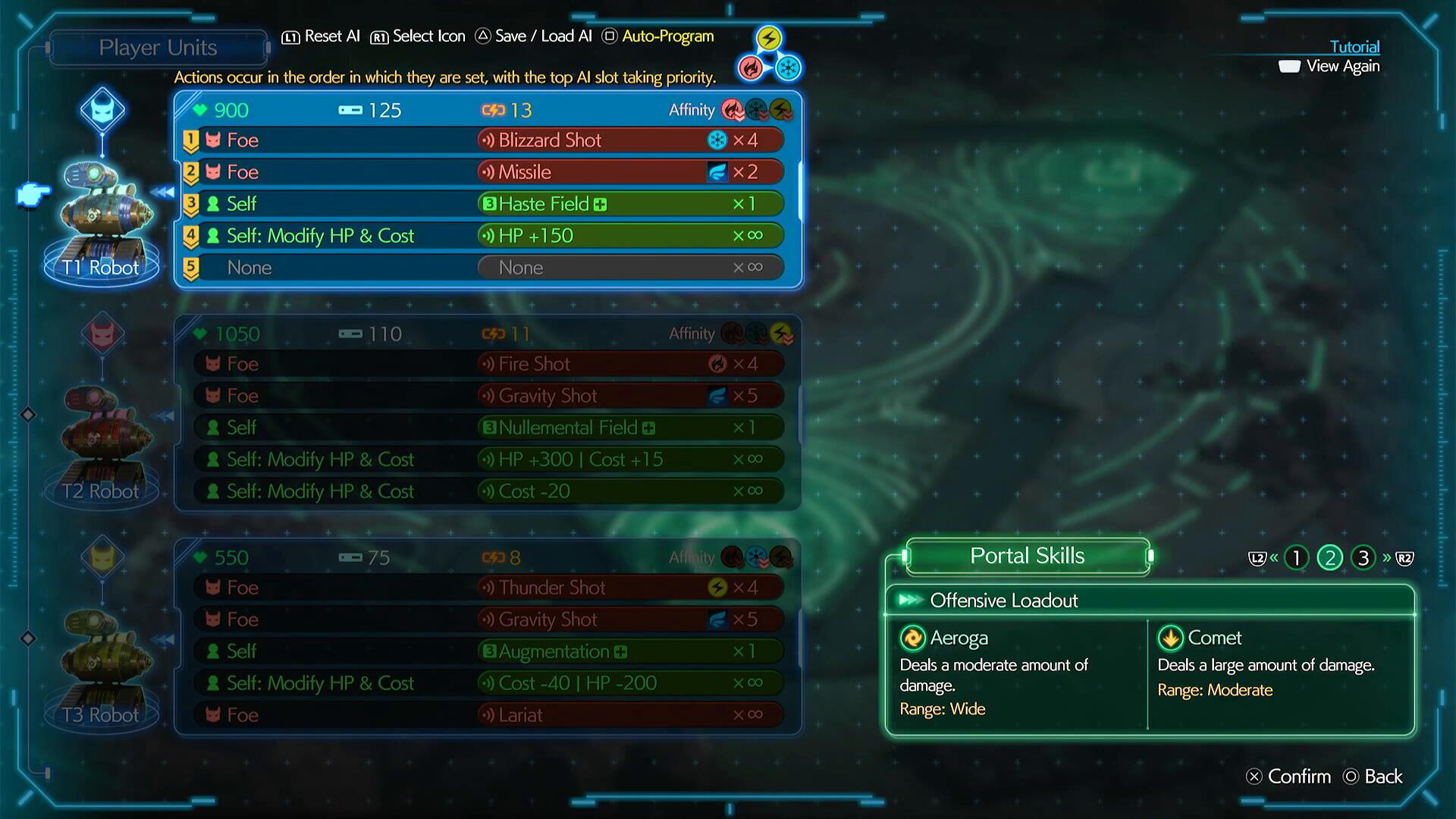Open the HP +150 modifier slot
1456x819 pixels.
click(x=629, y=236)
